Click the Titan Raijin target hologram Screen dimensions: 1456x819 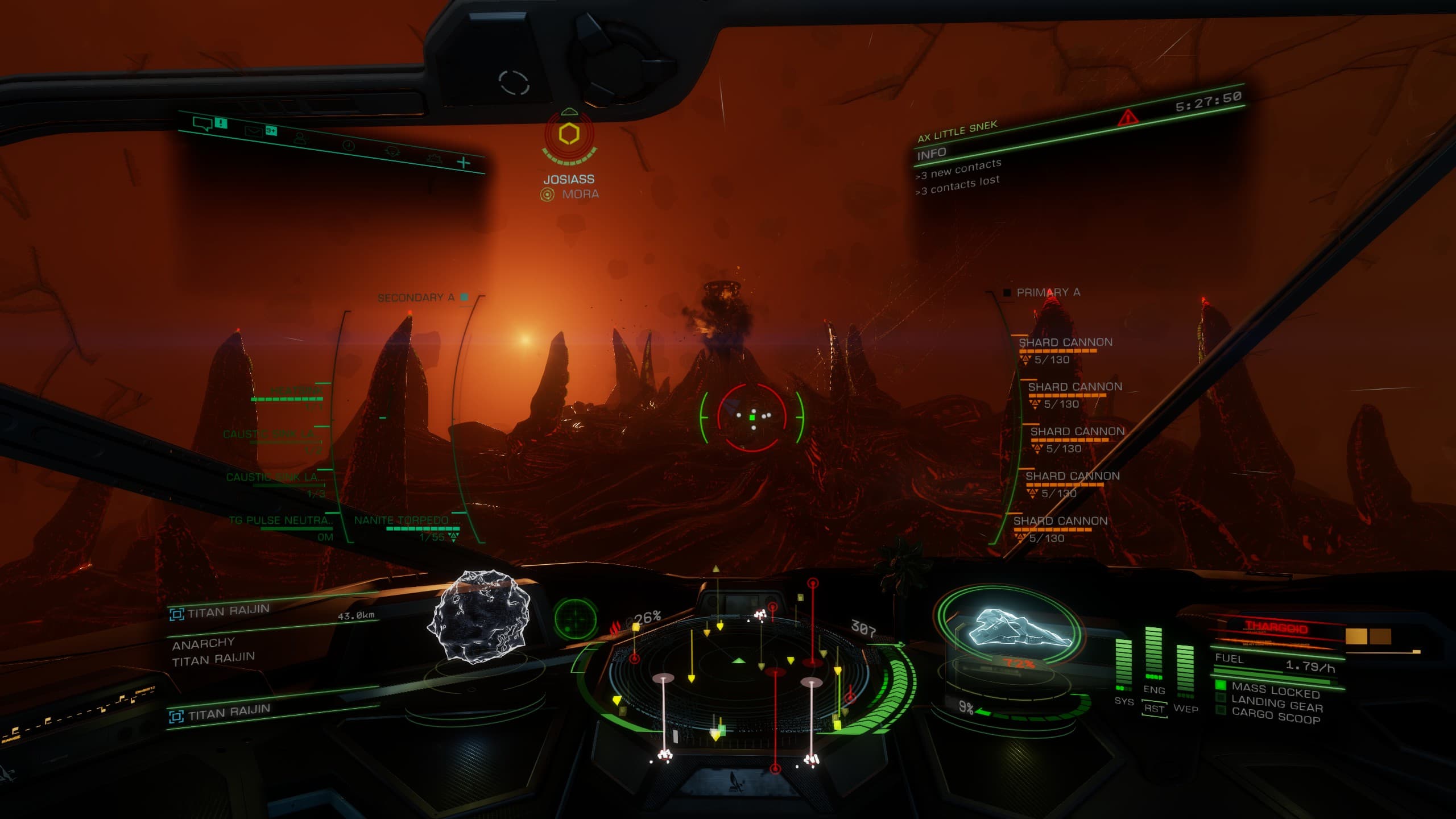481,617
